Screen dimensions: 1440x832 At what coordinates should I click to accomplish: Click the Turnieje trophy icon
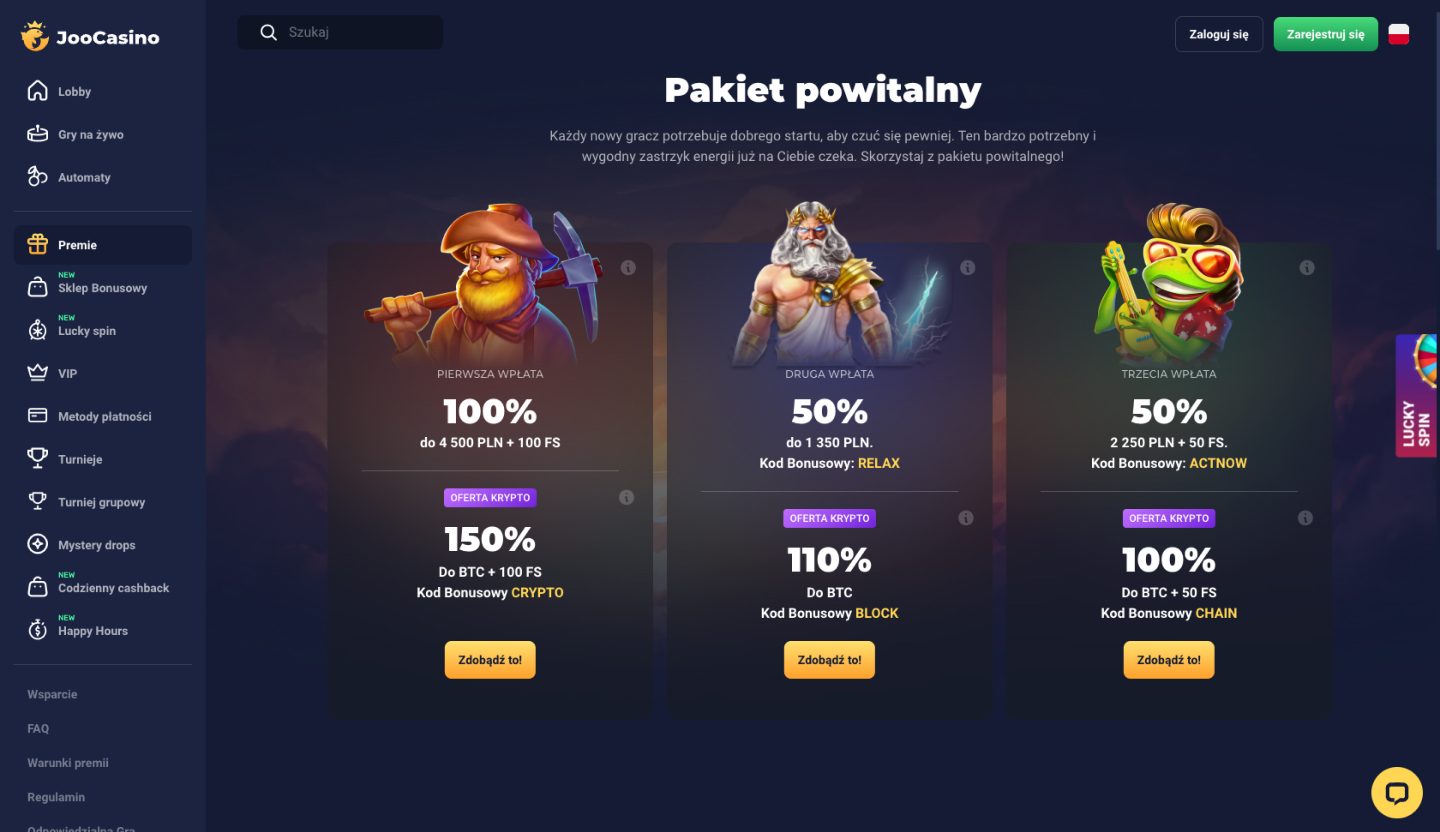[x=40, y=458]
